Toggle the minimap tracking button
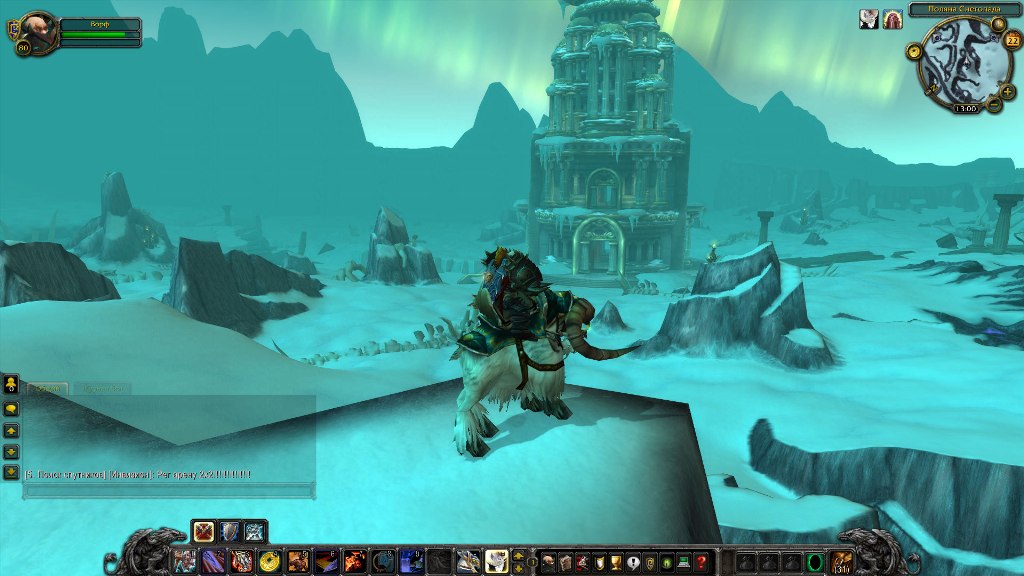The height and width of the screenshot is (576, 1024). [914, 50]
